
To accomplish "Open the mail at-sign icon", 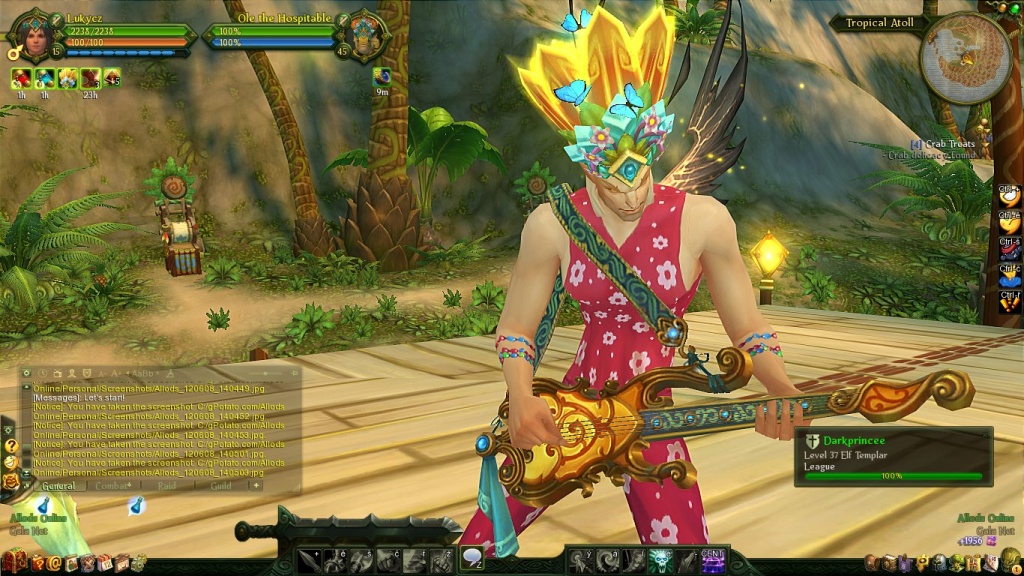I will click(x=54, y=564).
